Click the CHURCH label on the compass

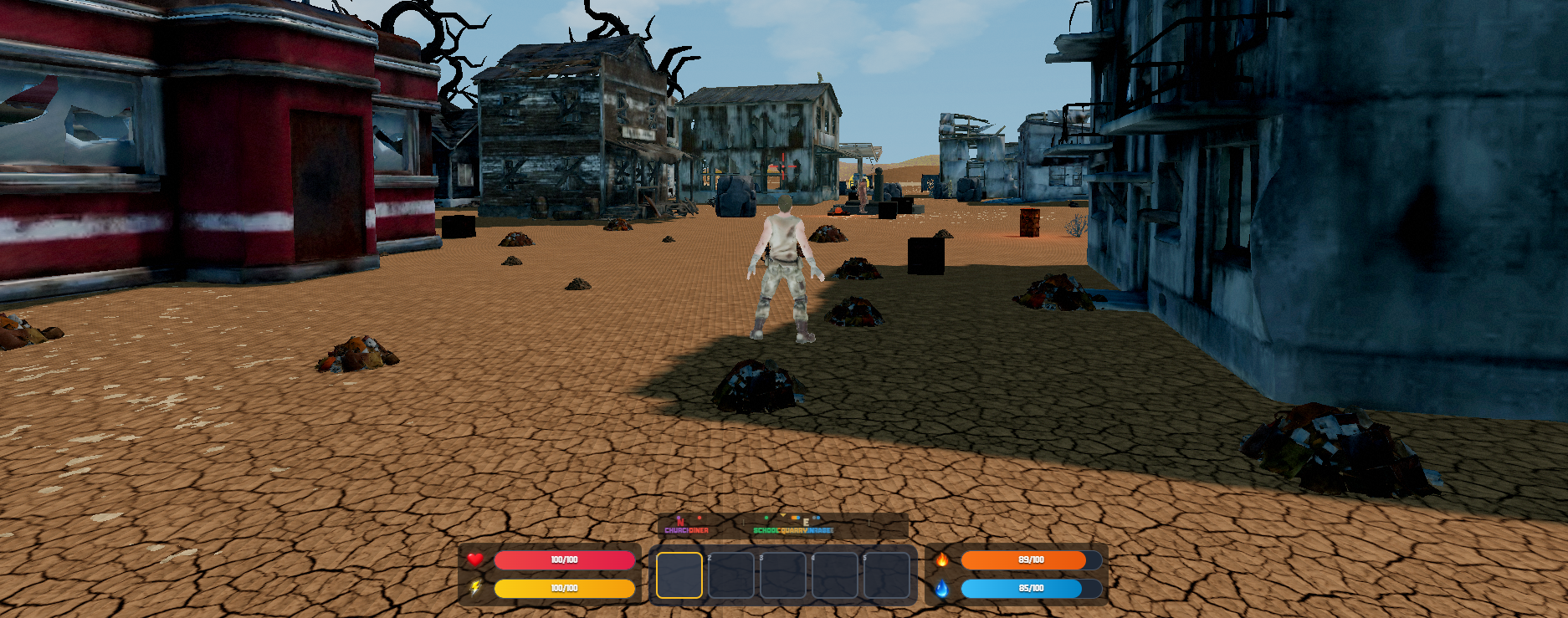(676, 530)
